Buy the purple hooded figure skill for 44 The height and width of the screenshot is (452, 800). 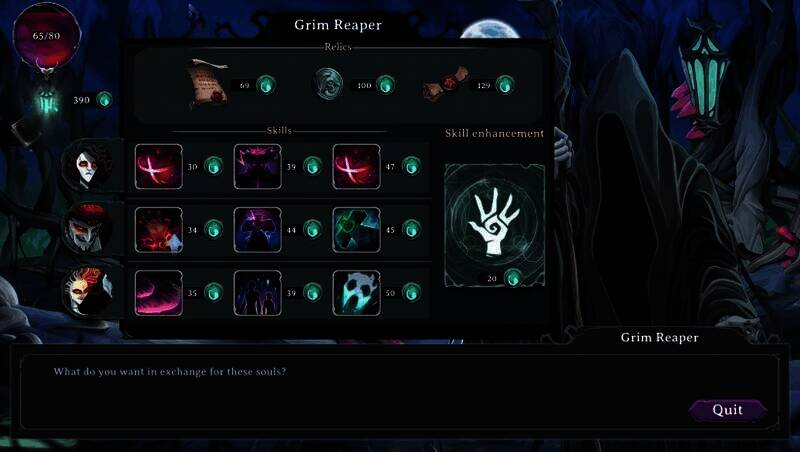point(258,229)
